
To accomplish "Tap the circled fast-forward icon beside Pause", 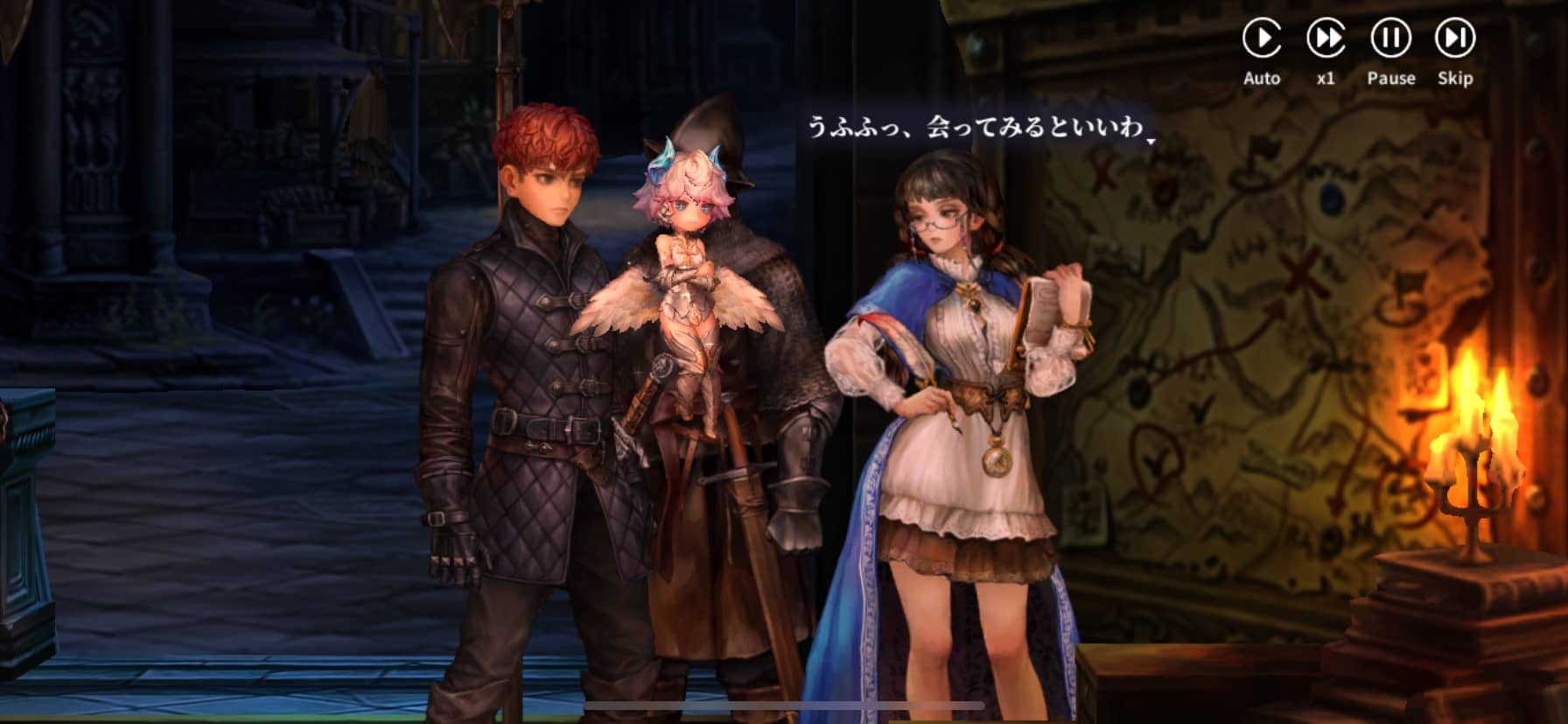I will [x=1327, y=38].
